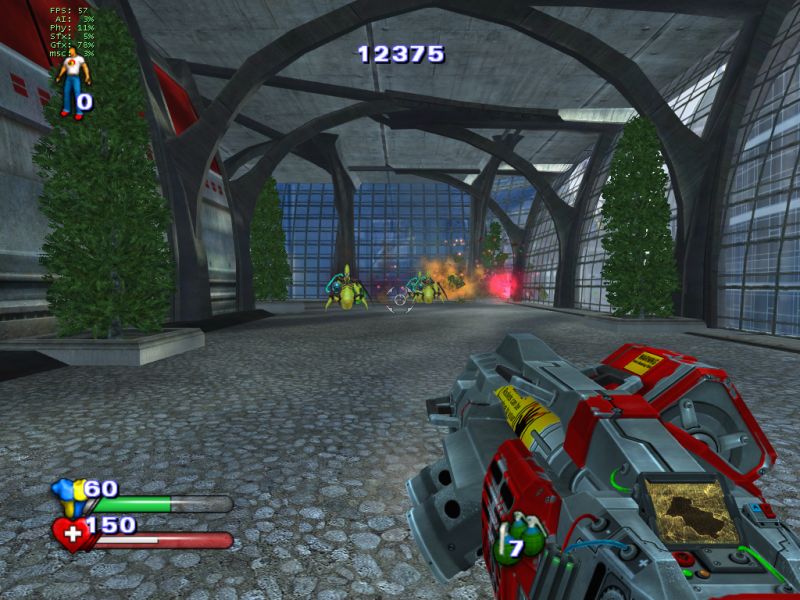Select the armor vest icon
Viewport: 800px width, 600px height.
69,496
